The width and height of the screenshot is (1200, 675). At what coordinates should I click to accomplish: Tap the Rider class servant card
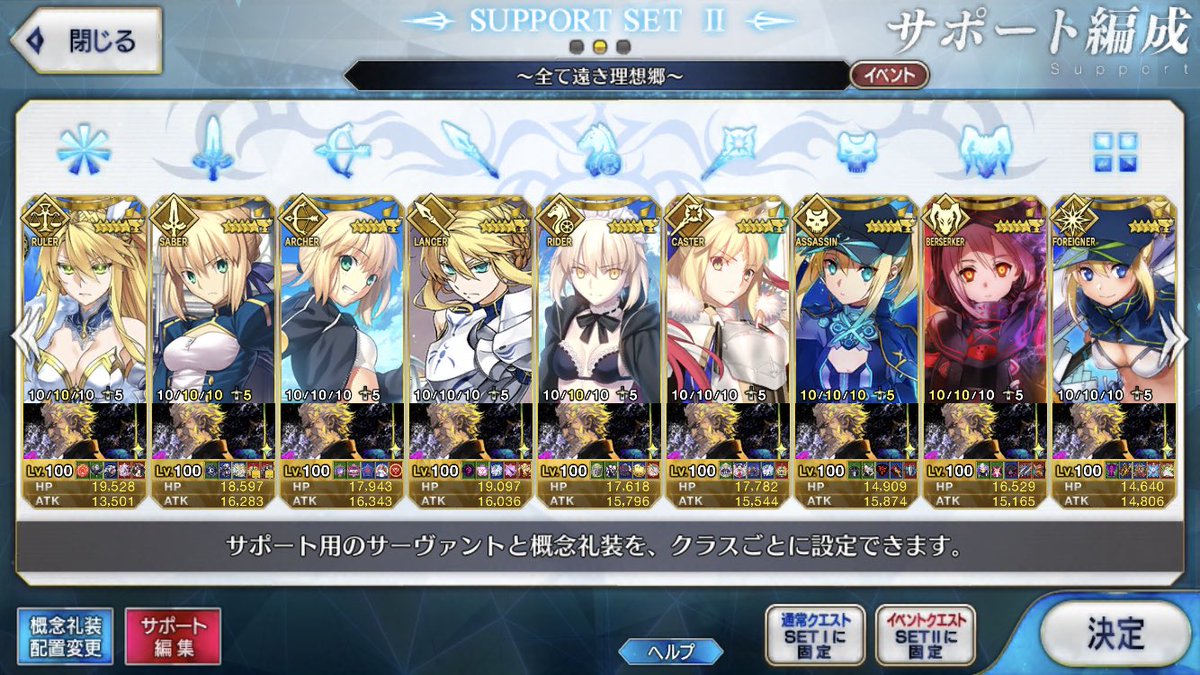coord(599,300)
